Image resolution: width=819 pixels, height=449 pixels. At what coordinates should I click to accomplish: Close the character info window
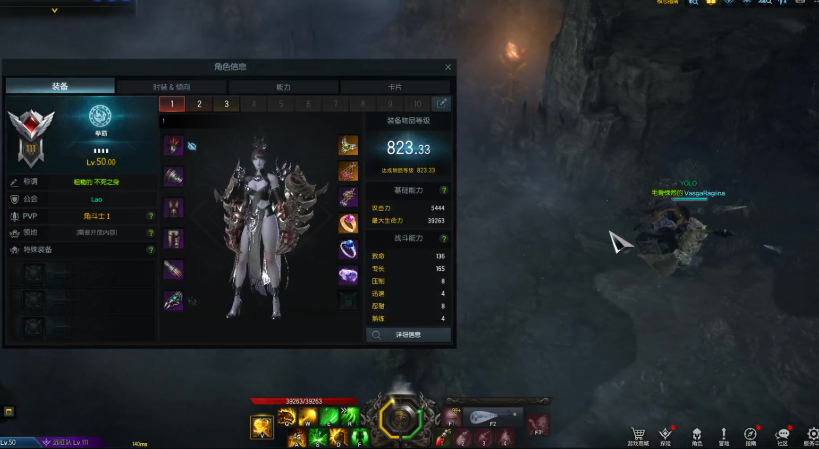(448, 67)
